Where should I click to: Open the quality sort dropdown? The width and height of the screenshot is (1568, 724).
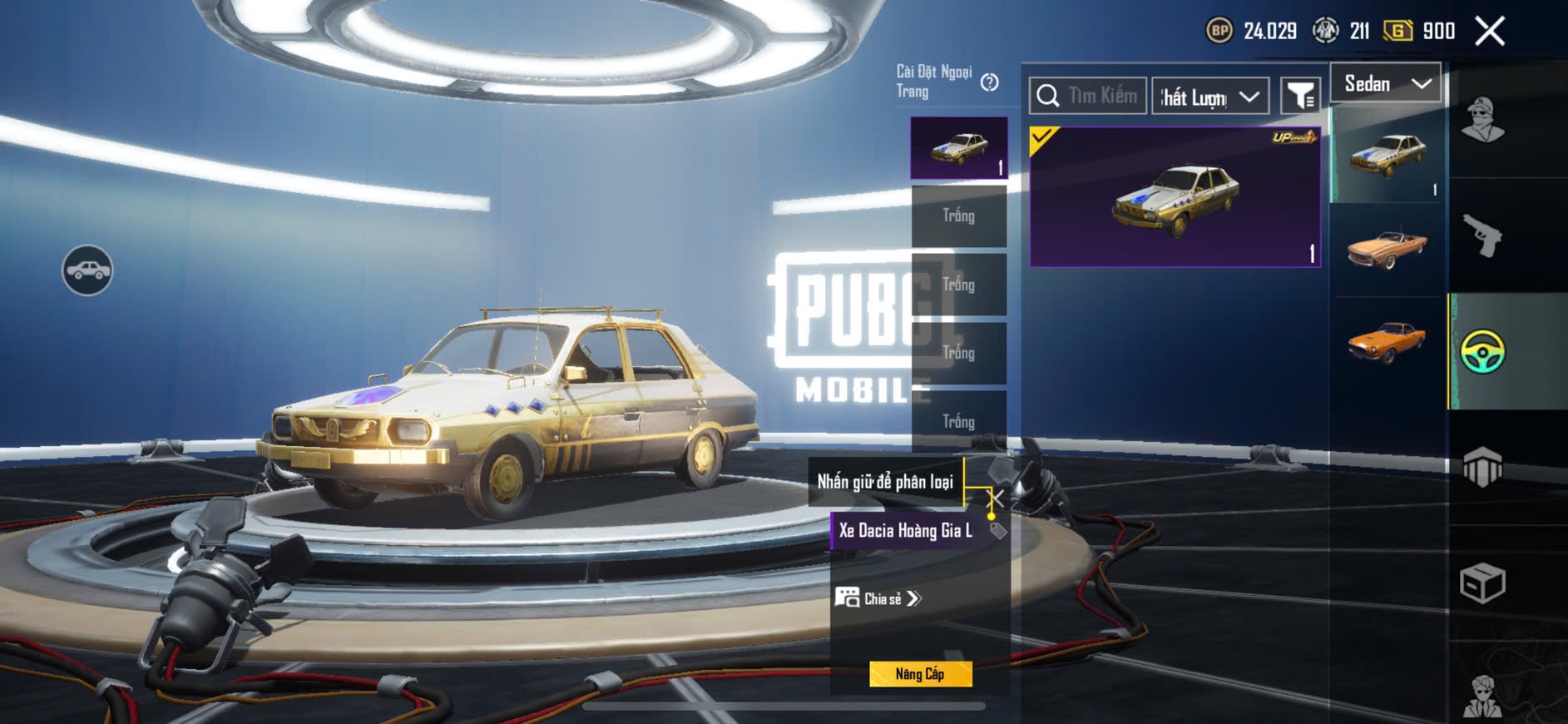point(1210,97)
